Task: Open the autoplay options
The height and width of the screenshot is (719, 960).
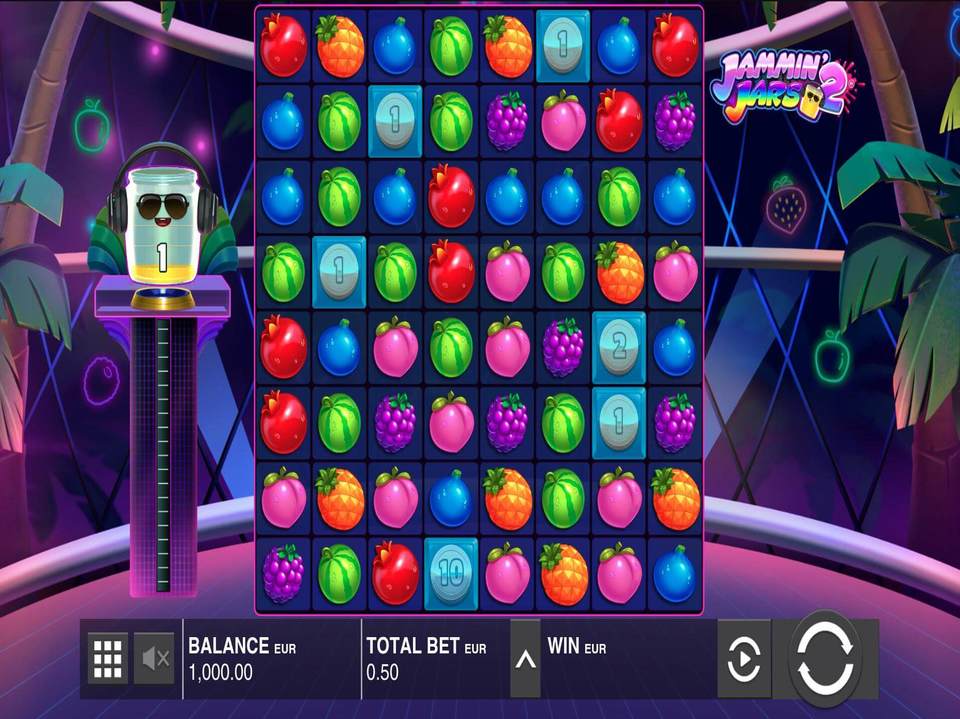Action: point(743,659)
